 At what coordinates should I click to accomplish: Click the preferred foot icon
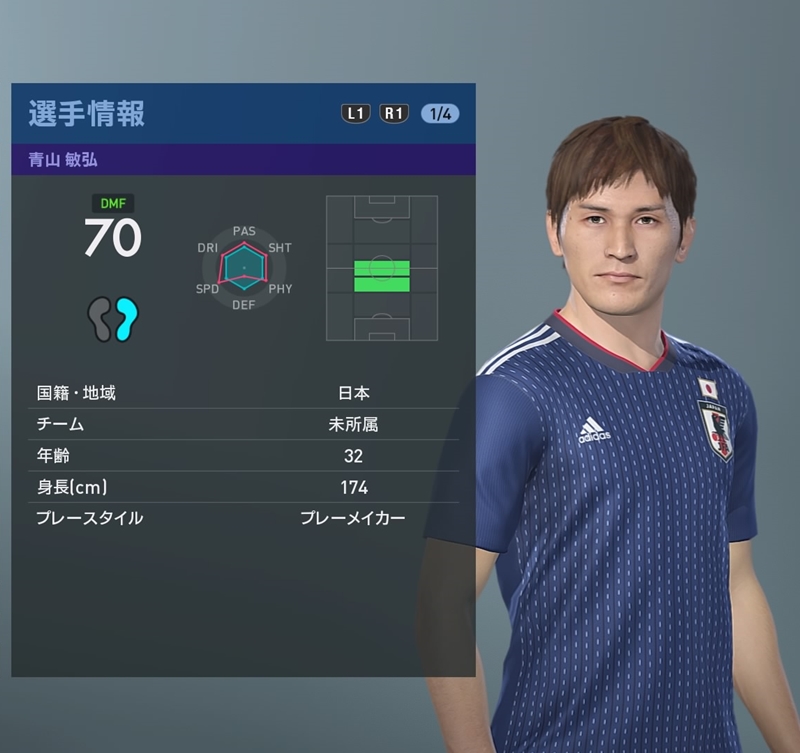click(x=113, y=320)
